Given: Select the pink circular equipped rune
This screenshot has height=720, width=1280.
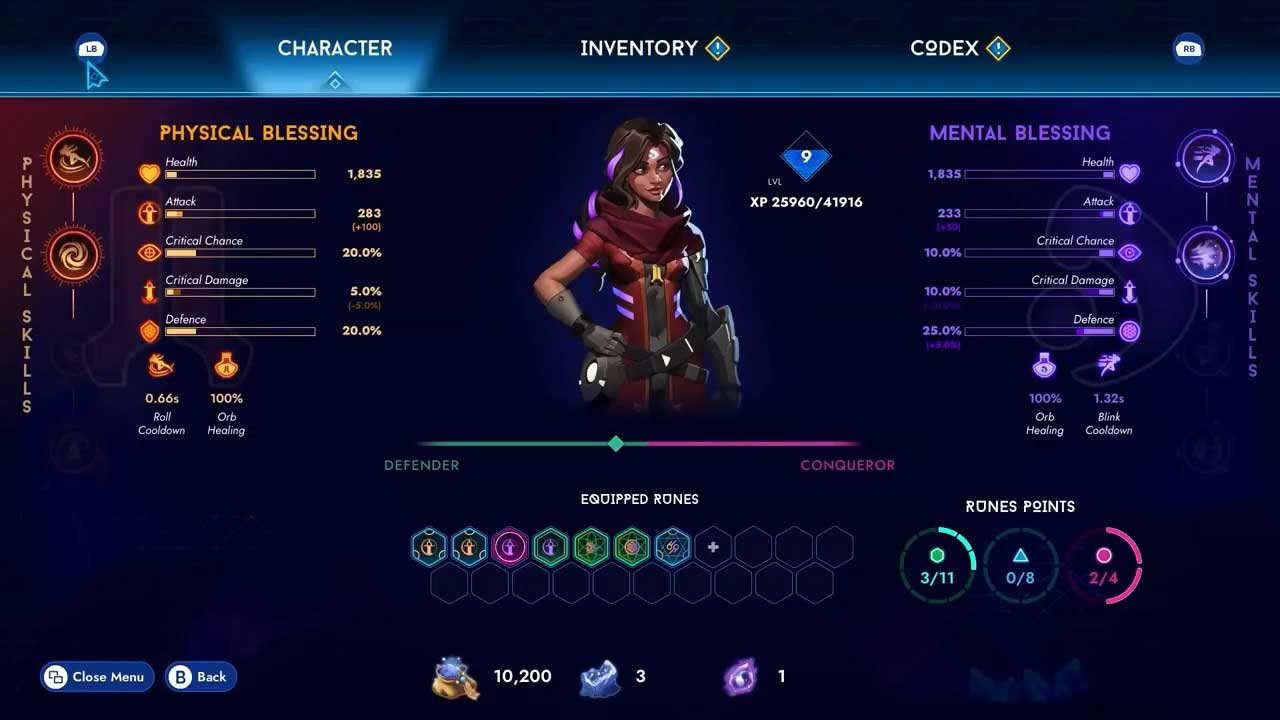Looking at the screenshot, I should [510, 547].
